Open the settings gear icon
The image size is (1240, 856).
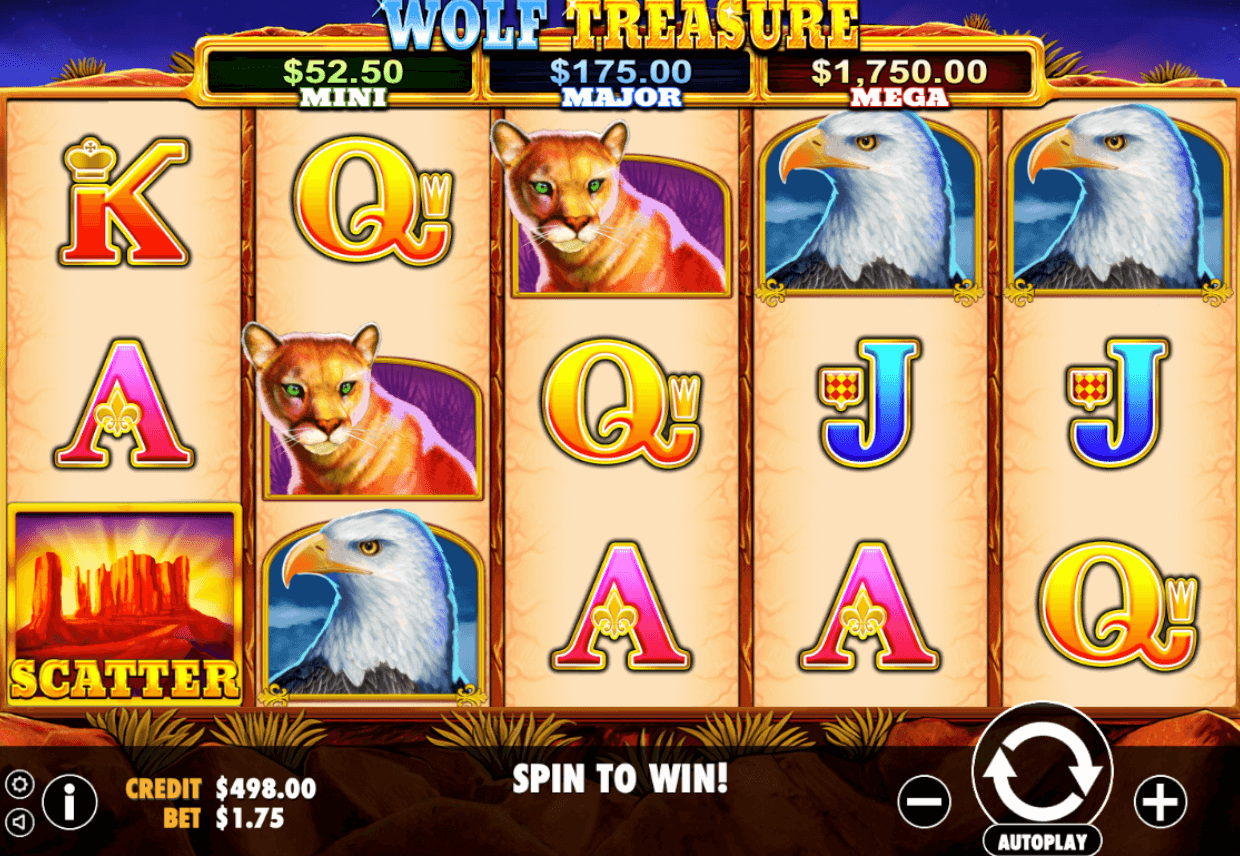(x=19, y=783)
